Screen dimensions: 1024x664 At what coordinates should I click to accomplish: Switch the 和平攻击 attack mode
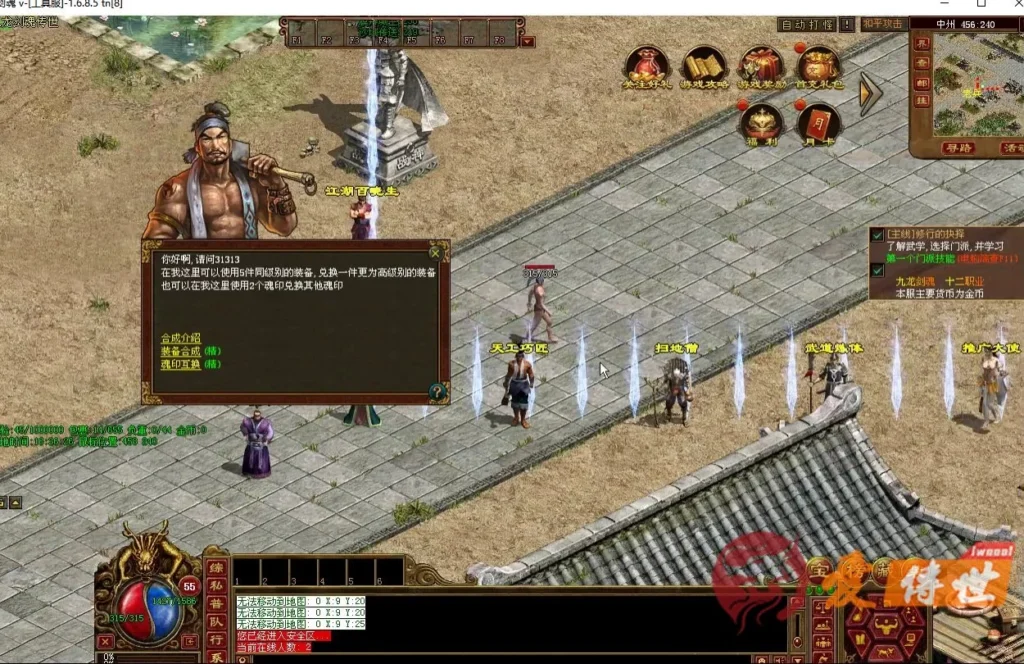(x=882, y=24)
